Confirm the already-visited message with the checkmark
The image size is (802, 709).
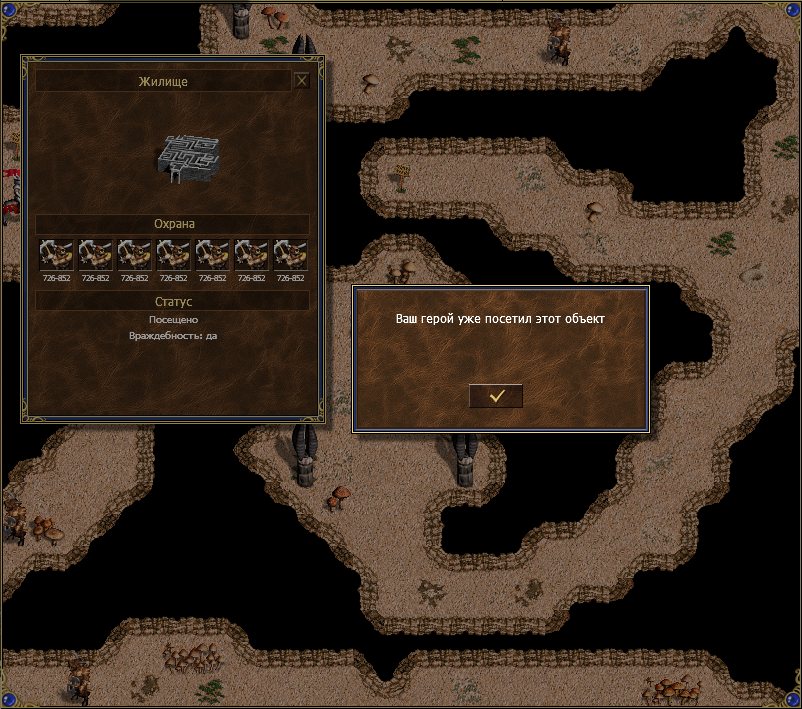pos(496,396)
